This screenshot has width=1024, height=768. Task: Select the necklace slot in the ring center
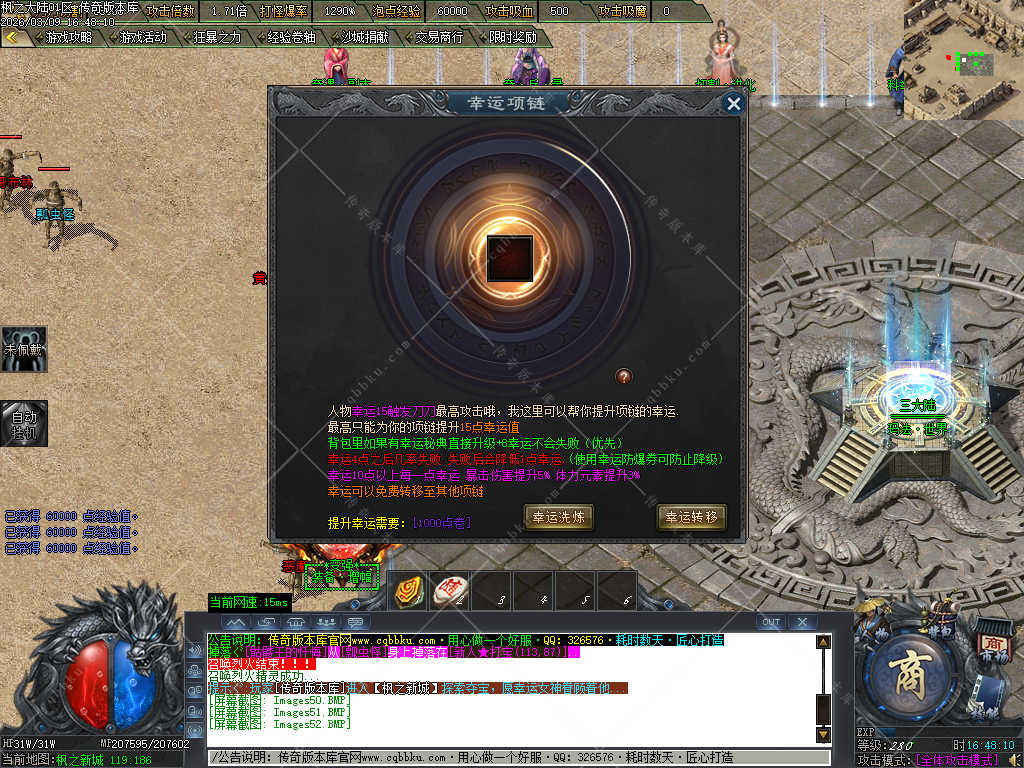point(508,257)
